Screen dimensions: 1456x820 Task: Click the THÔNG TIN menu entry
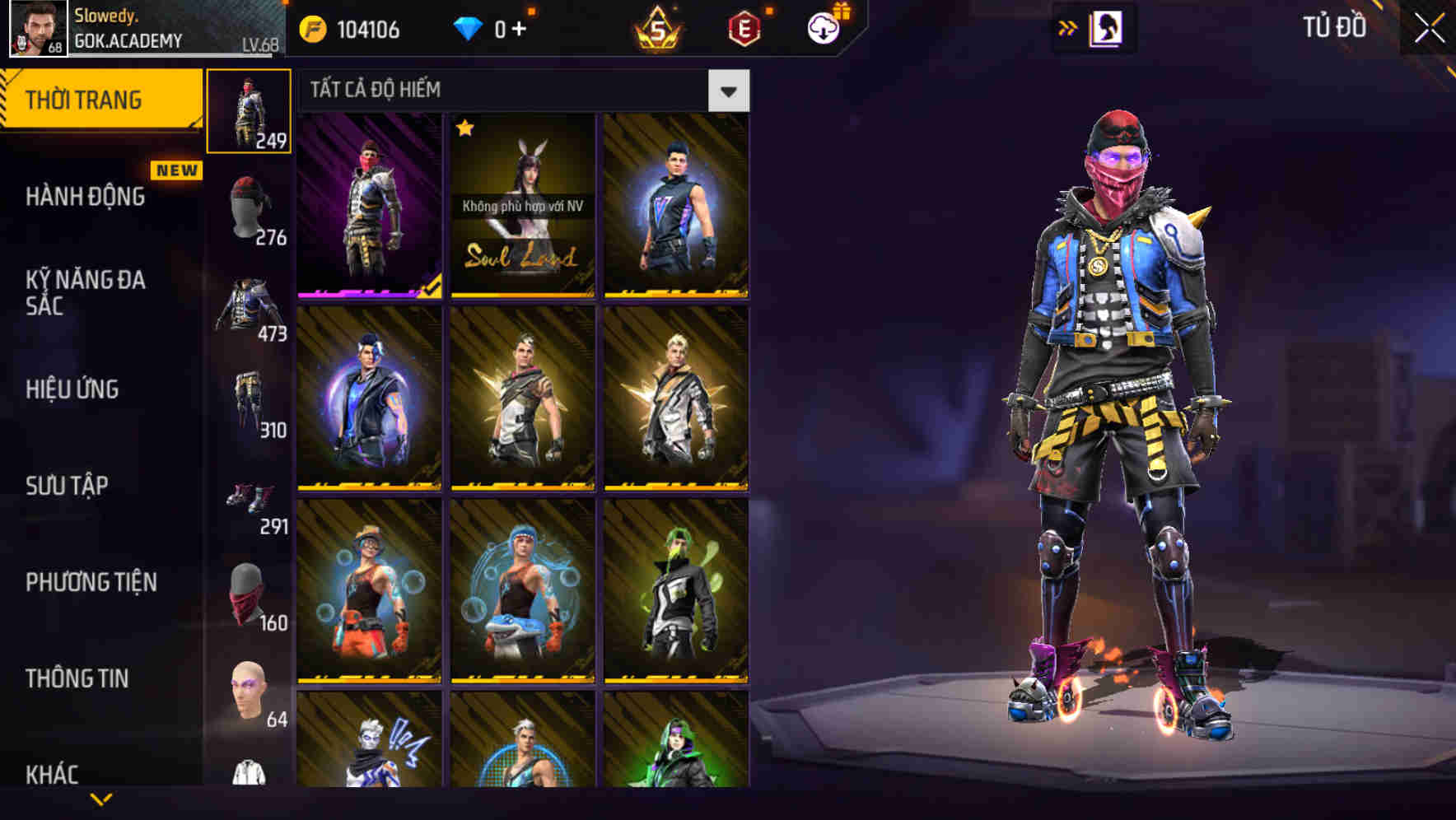78,678
